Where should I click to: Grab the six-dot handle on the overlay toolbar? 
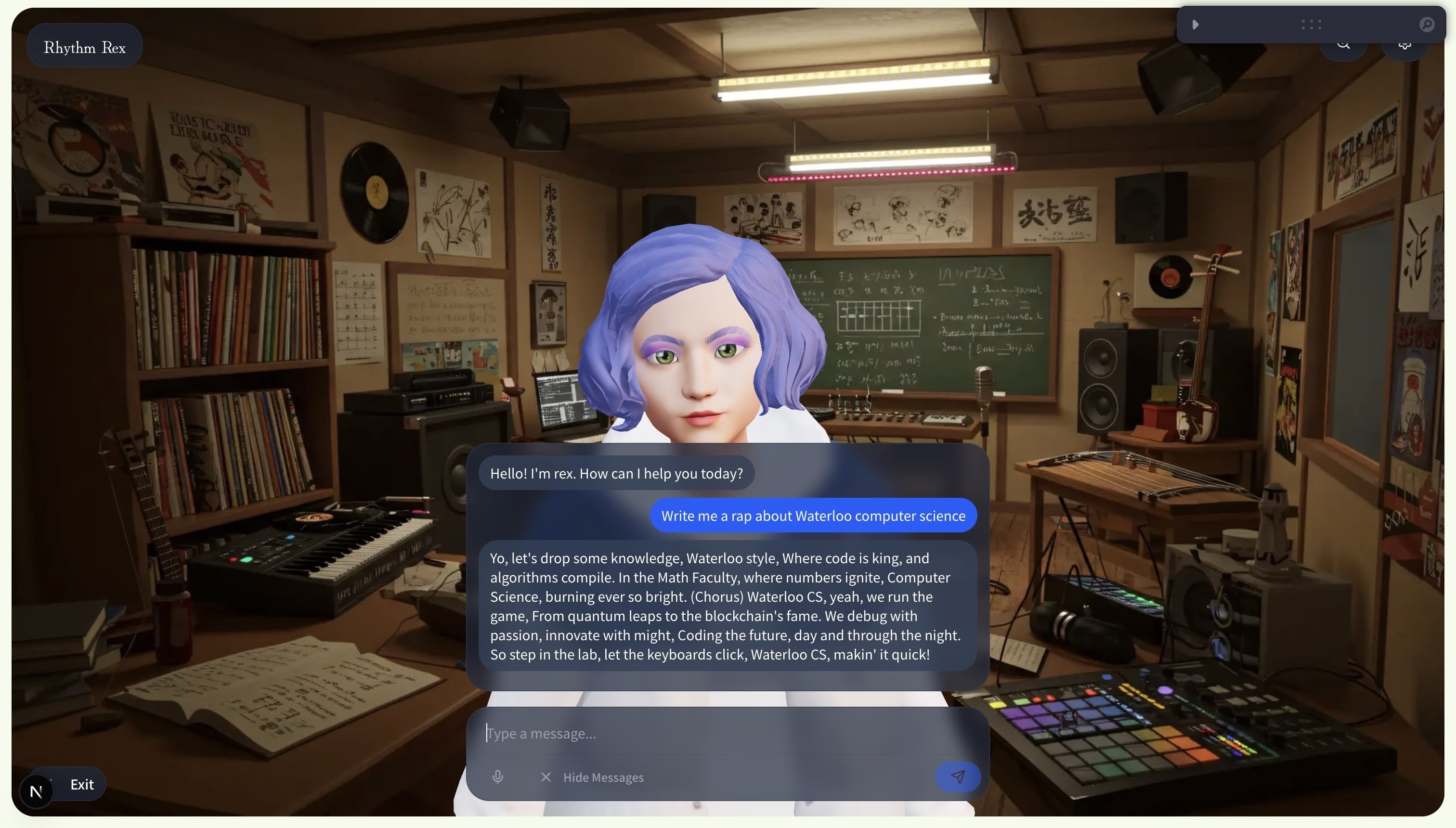click(x=1311, y=25)
